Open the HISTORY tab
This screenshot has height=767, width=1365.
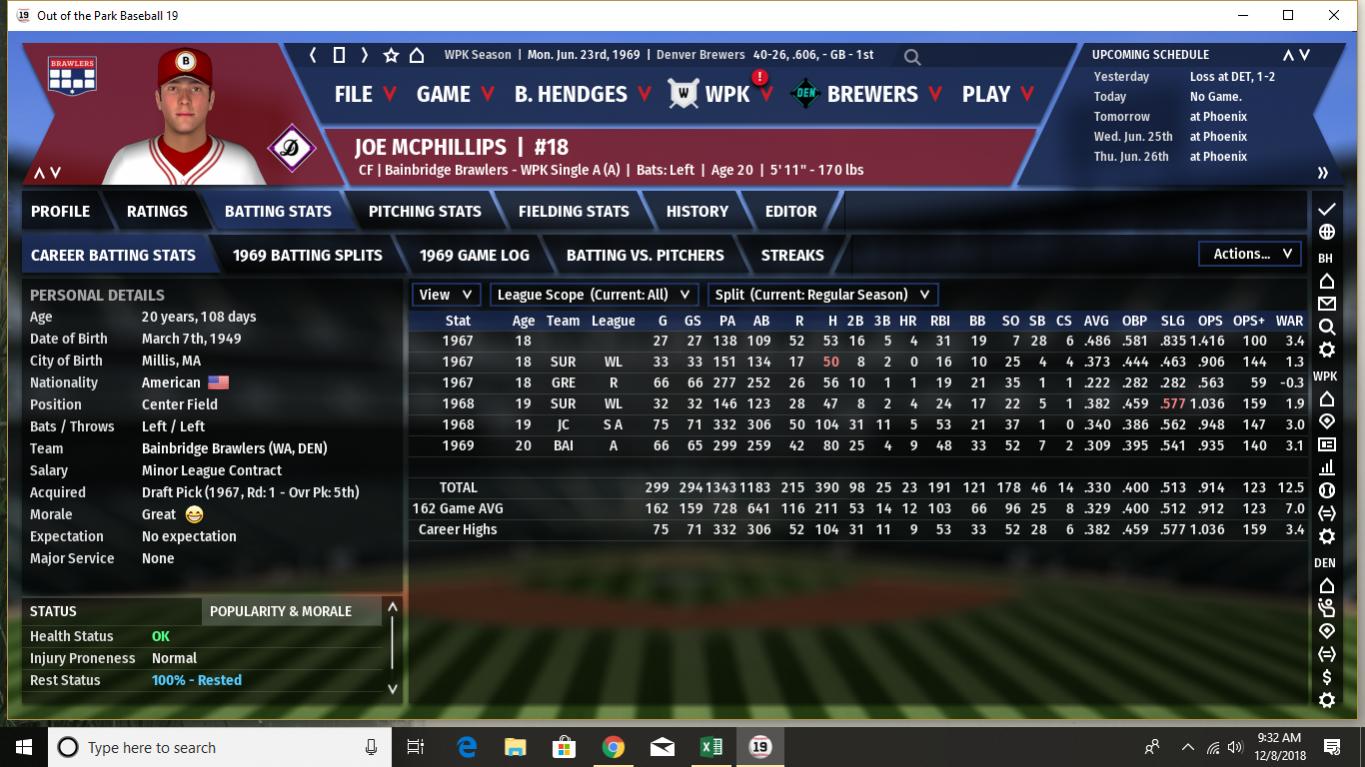pos(697,211)
